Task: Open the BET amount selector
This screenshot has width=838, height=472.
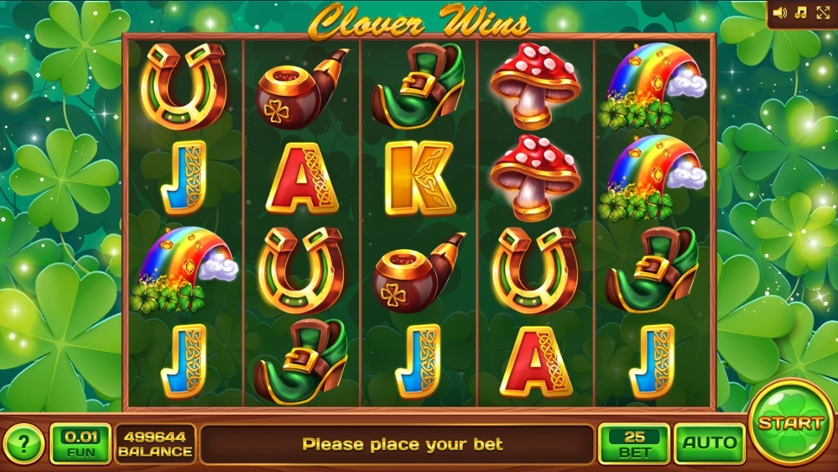Action: 633,442
